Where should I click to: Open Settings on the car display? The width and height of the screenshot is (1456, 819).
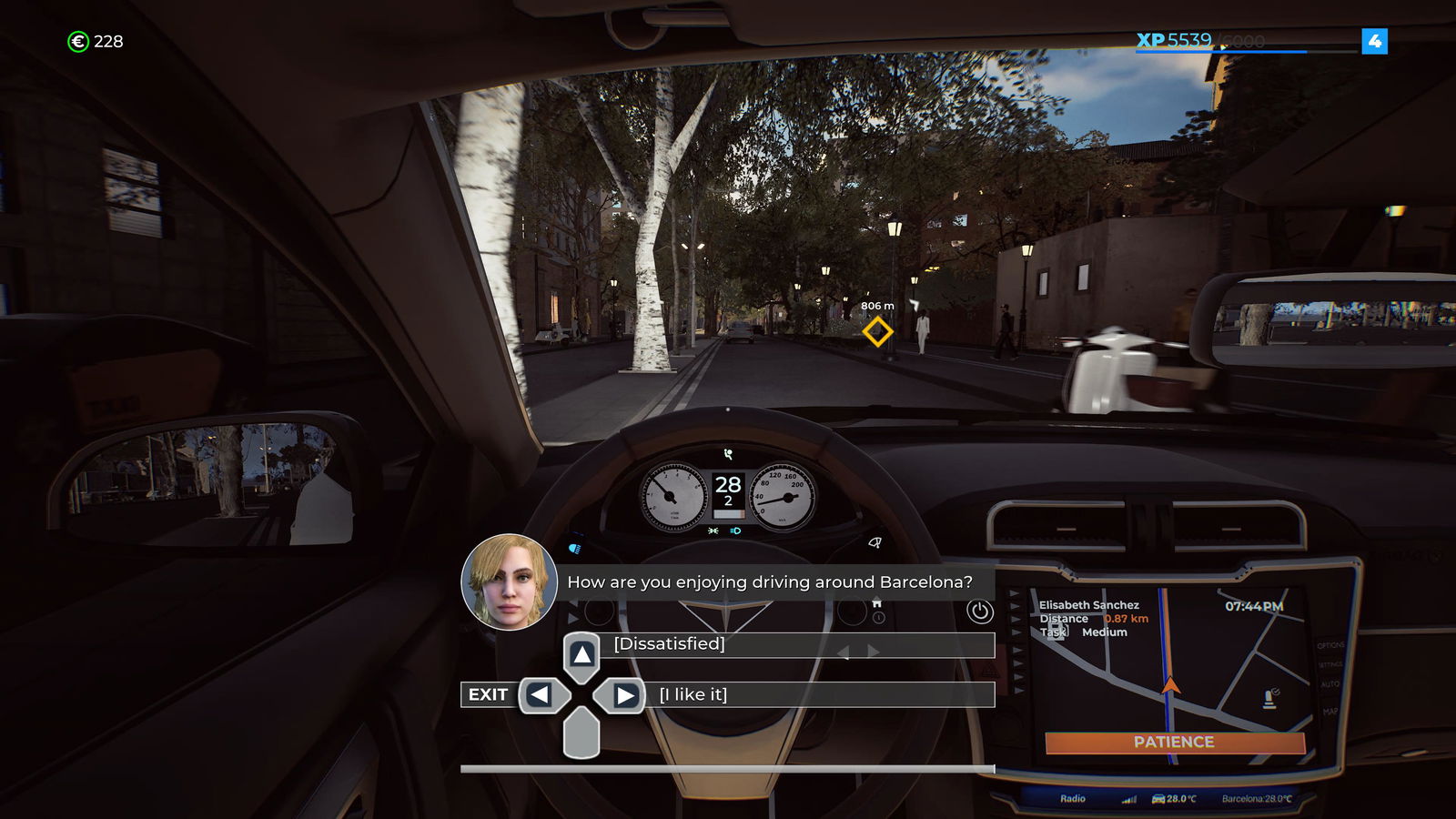pos(1330,664)
